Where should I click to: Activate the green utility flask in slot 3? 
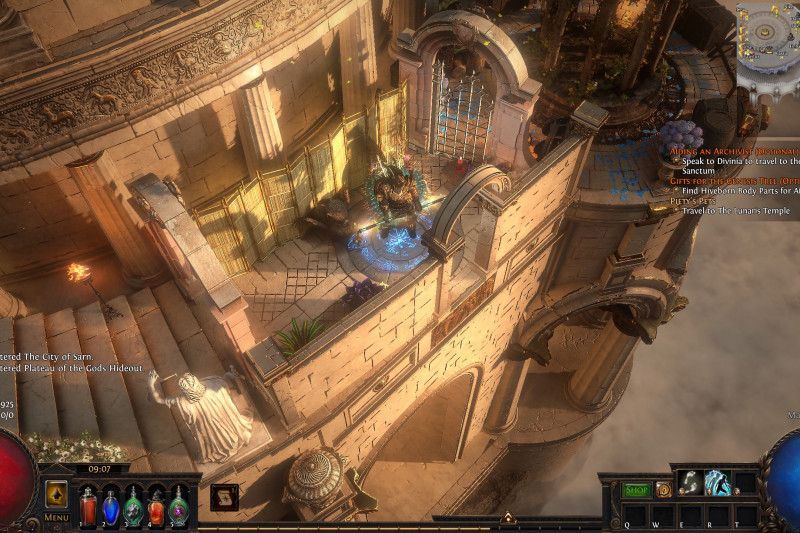coord(133,505)
